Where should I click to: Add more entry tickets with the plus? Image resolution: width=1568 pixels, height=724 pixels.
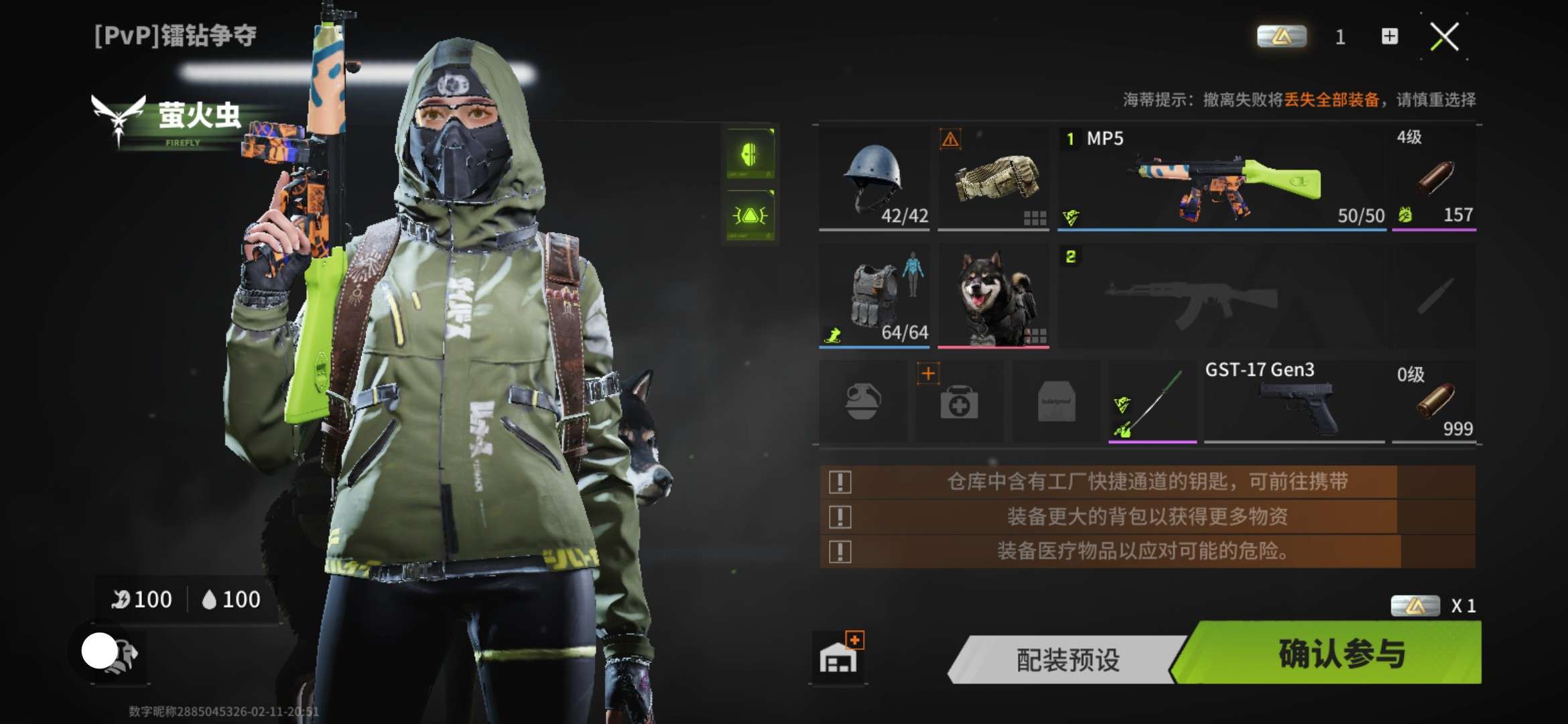(1390, 36)
